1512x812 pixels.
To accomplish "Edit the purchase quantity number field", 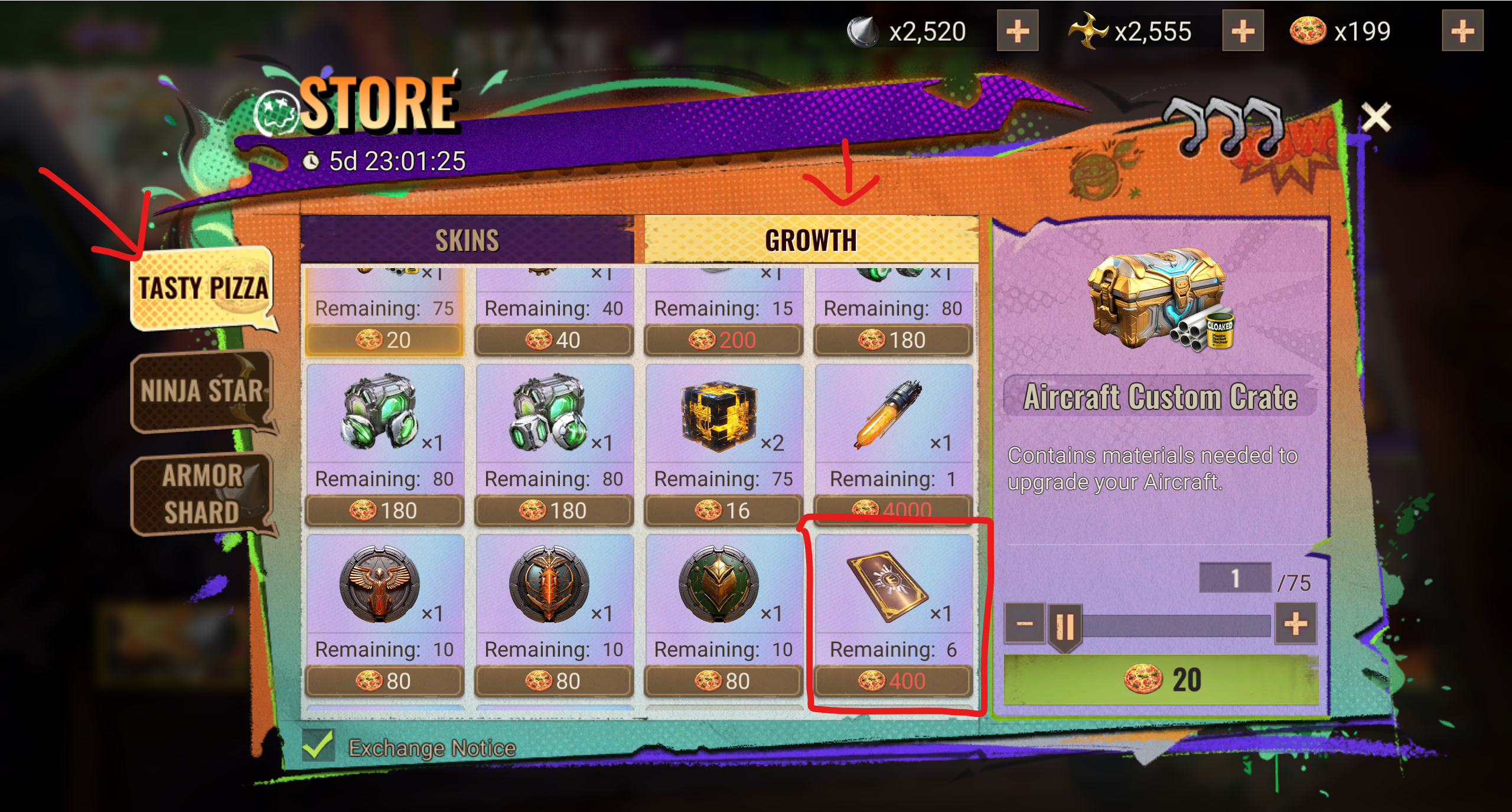I will (1234, 578).
